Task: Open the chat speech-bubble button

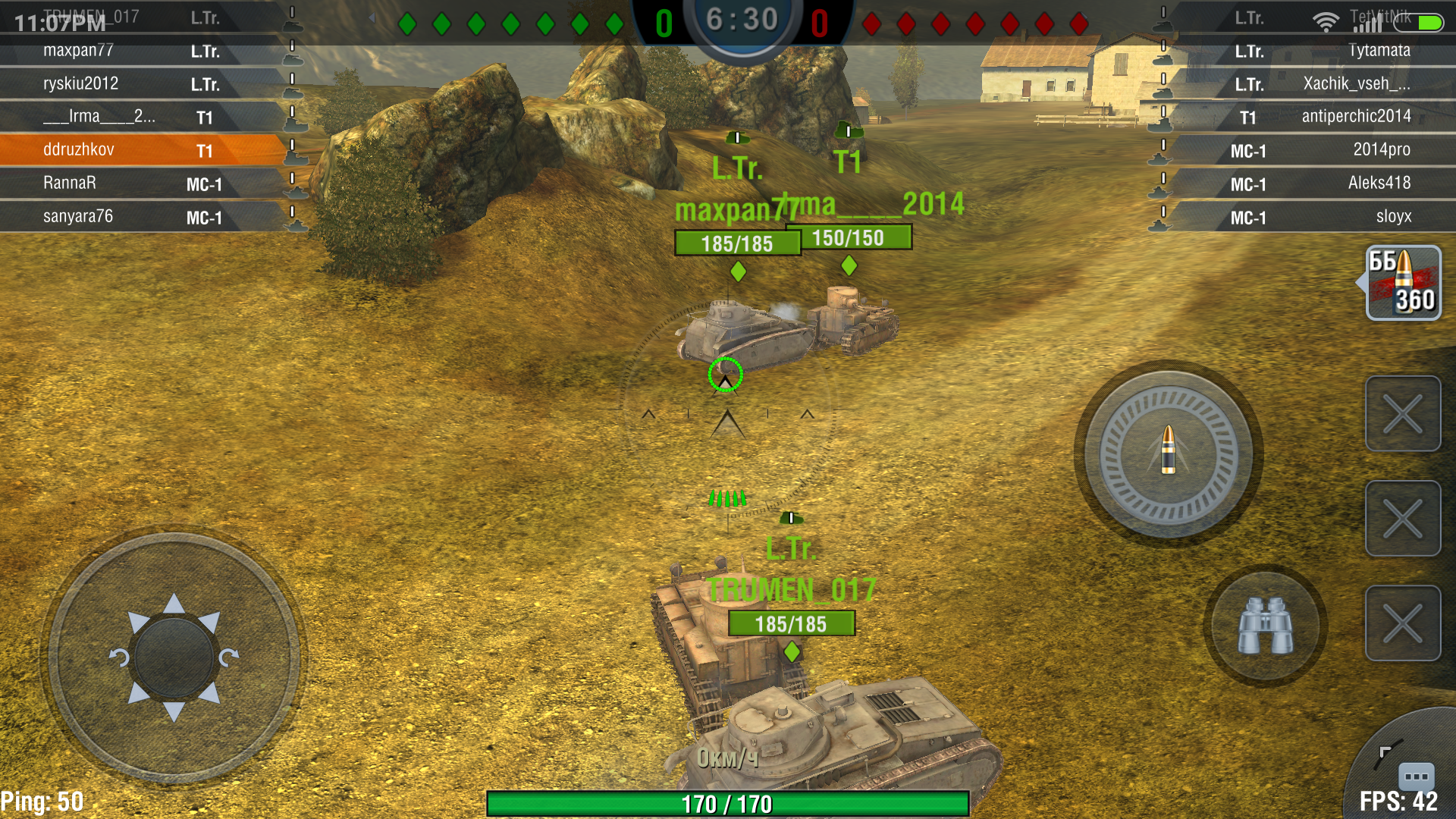Action: pos(1415,776)
